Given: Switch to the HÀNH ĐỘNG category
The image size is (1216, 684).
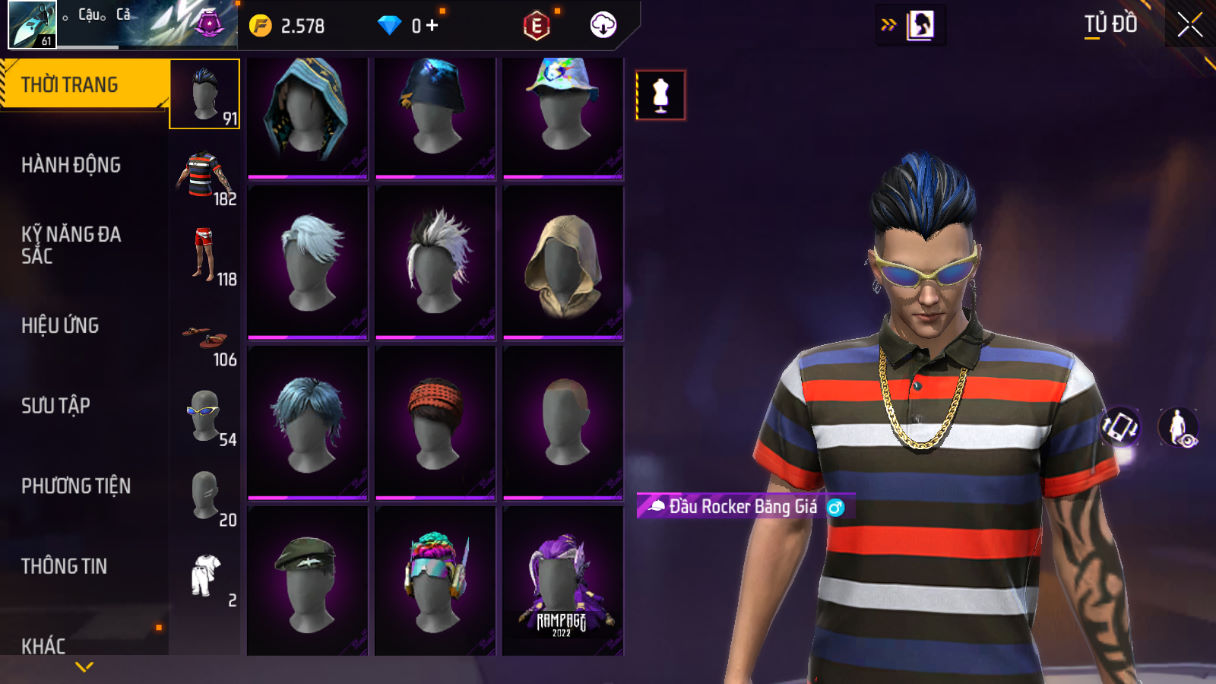Looking at the screenshot, I should coord(71,165).
